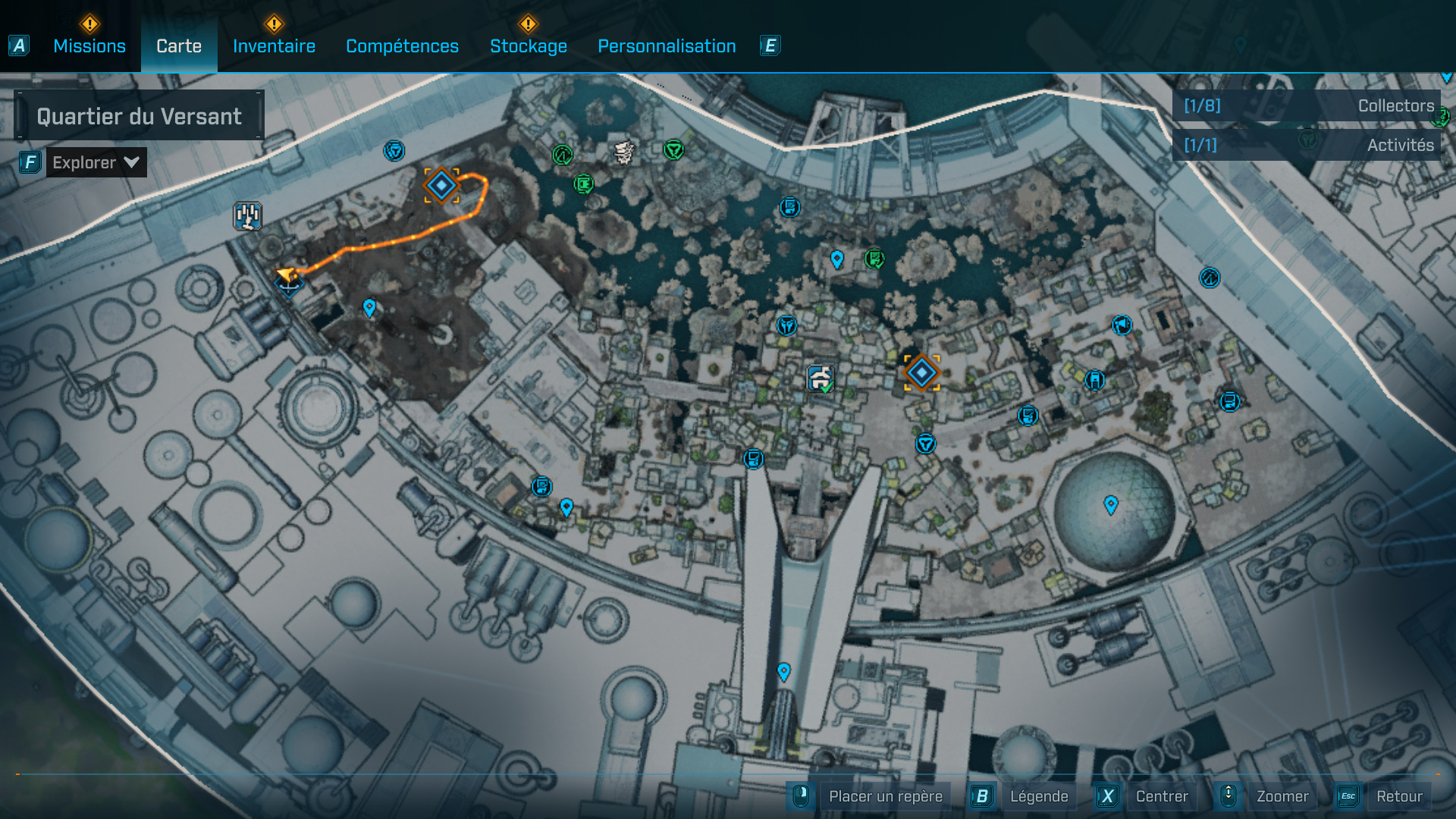The image size is (1456, 819).
Task: Open the completed workshop icon with green checkmark
Action: coord(820,378)
